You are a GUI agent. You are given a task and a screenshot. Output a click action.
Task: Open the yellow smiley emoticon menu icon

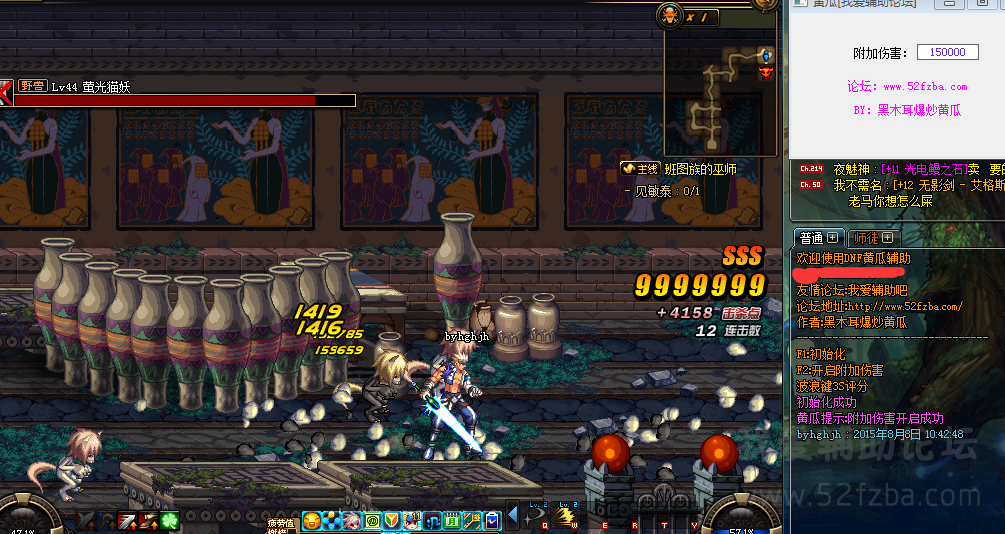[312, 521]
